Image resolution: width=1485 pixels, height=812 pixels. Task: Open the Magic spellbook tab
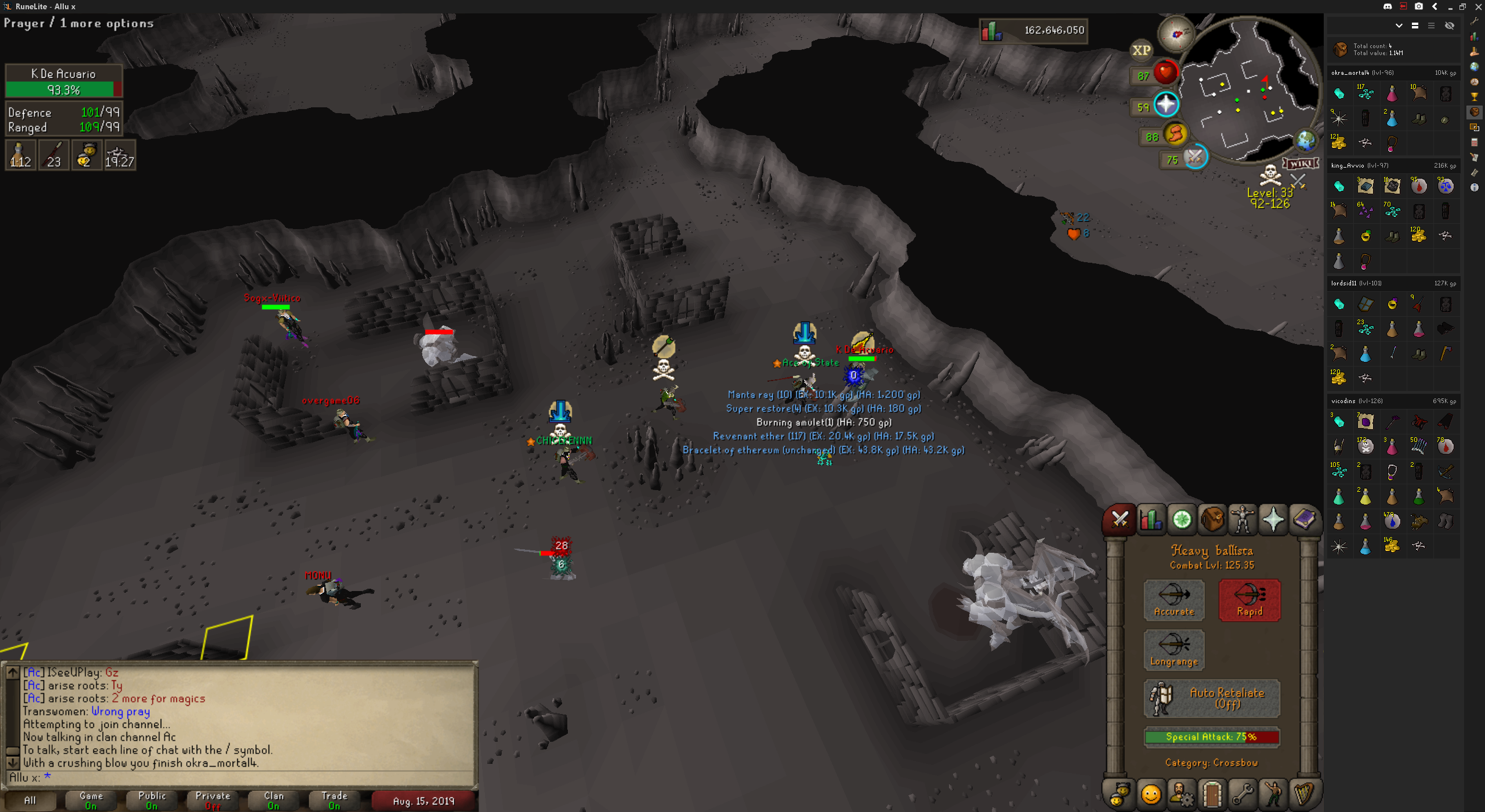[1304, 519]
